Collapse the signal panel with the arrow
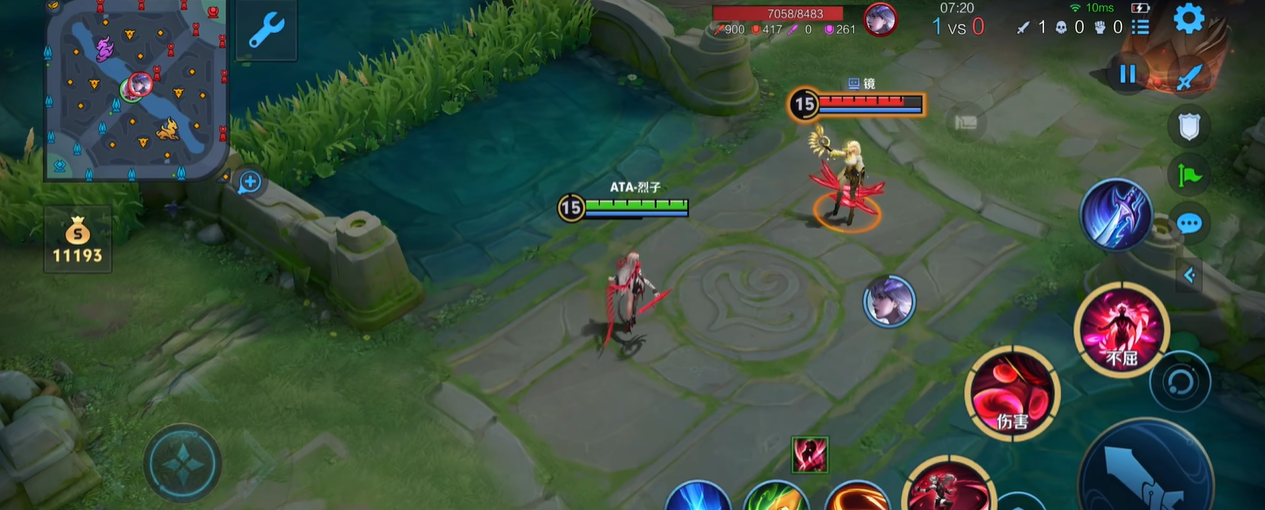 [x=1189, y=274]
